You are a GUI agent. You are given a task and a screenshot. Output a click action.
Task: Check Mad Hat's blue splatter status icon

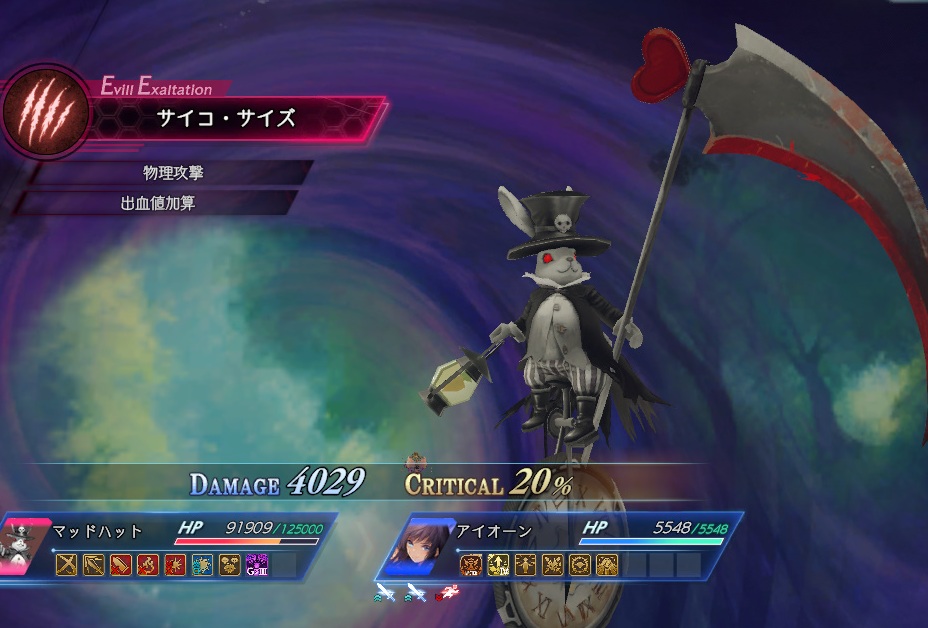tap(201, 564)
